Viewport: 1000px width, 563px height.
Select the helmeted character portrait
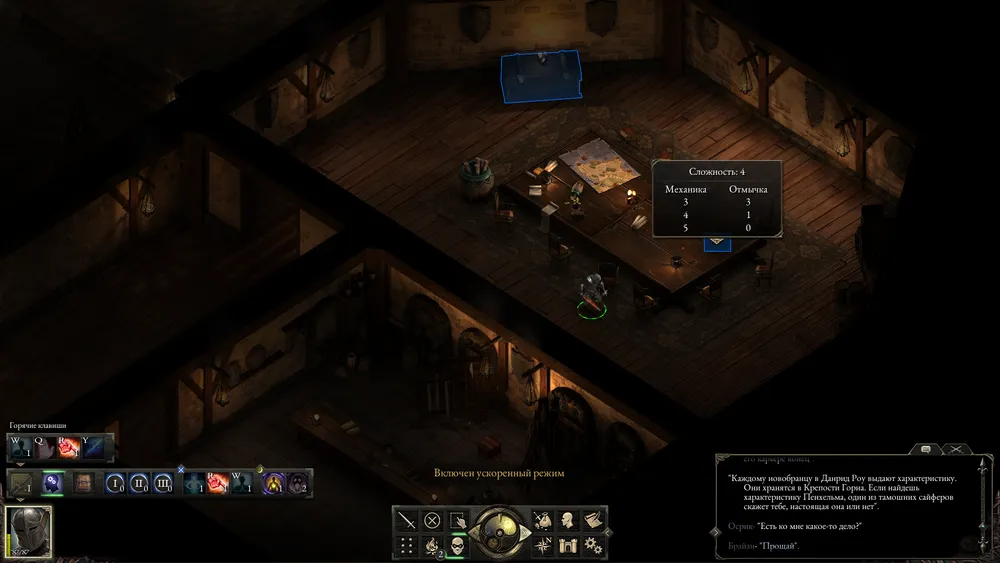[29, 531]
